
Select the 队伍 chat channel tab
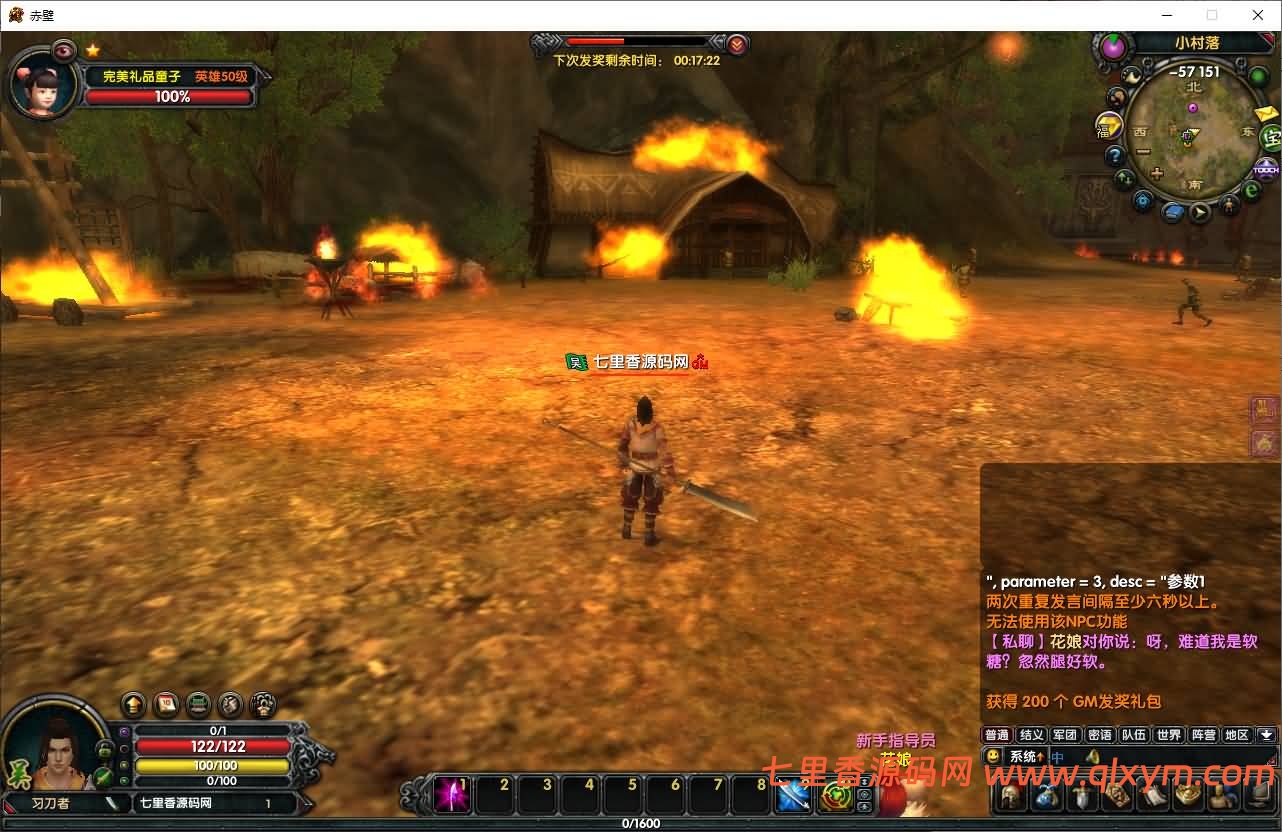click(1133, 735)
